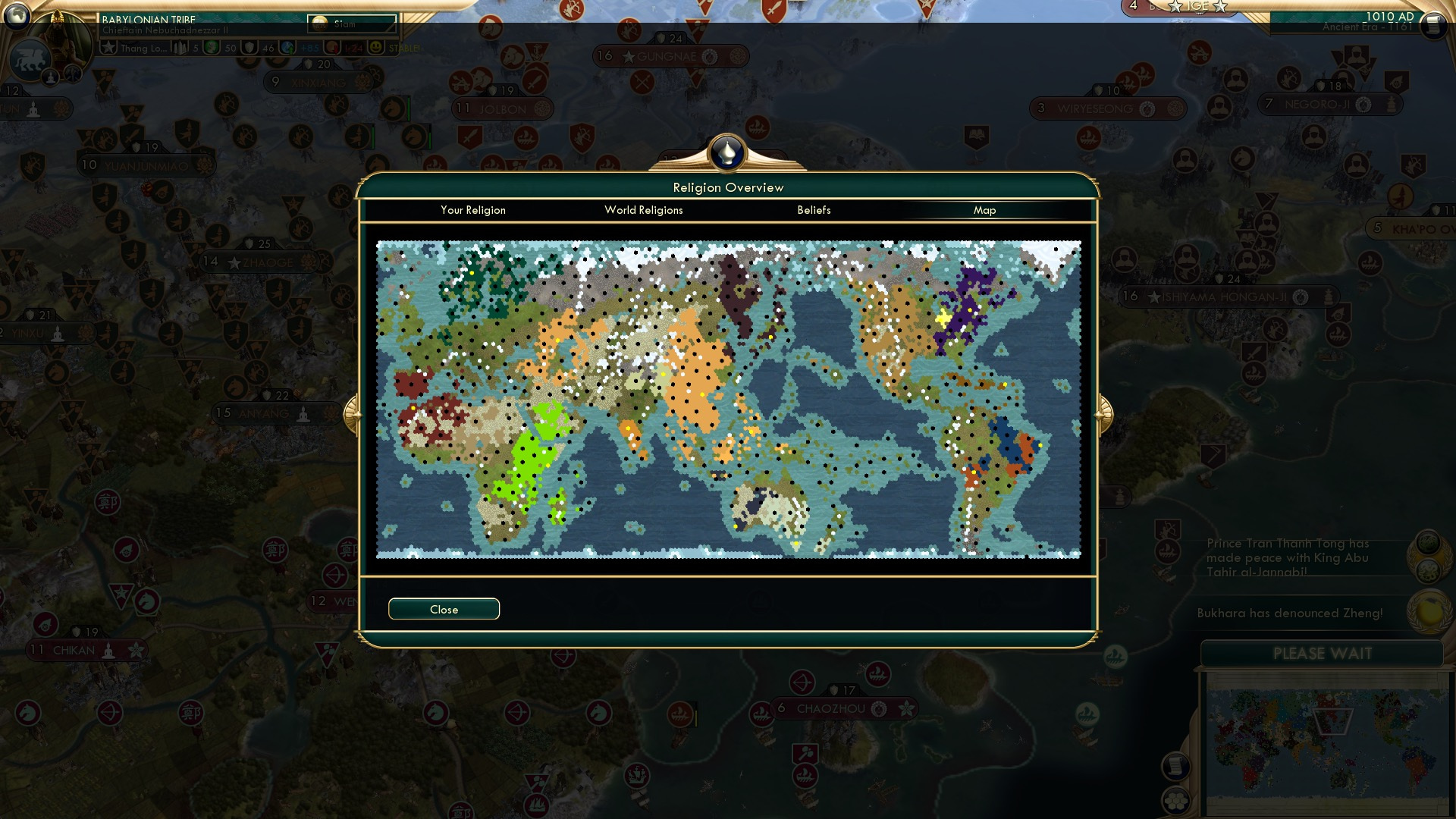This screenshot has height=819, width=1456.
Task: Click the world globe icon in the top-left corner
Action: pyautogui.click(x=17, y=17)
